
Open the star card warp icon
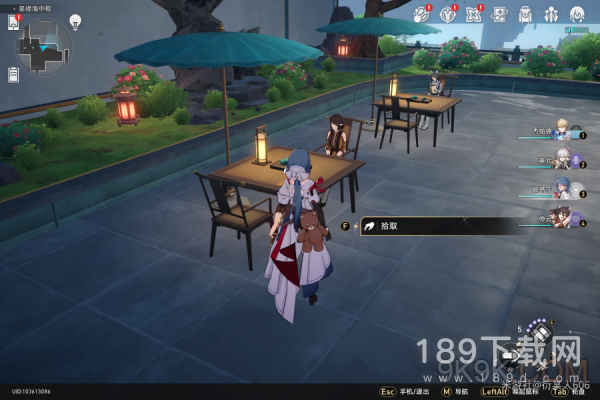[499, 14]
